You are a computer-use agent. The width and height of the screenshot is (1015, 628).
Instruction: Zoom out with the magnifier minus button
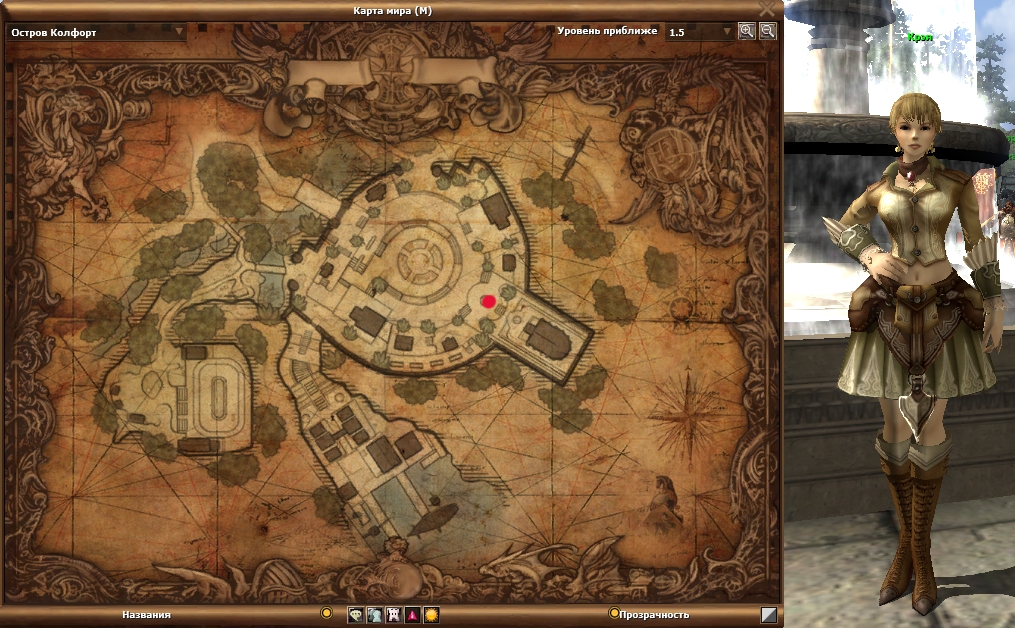pos(767,31)
